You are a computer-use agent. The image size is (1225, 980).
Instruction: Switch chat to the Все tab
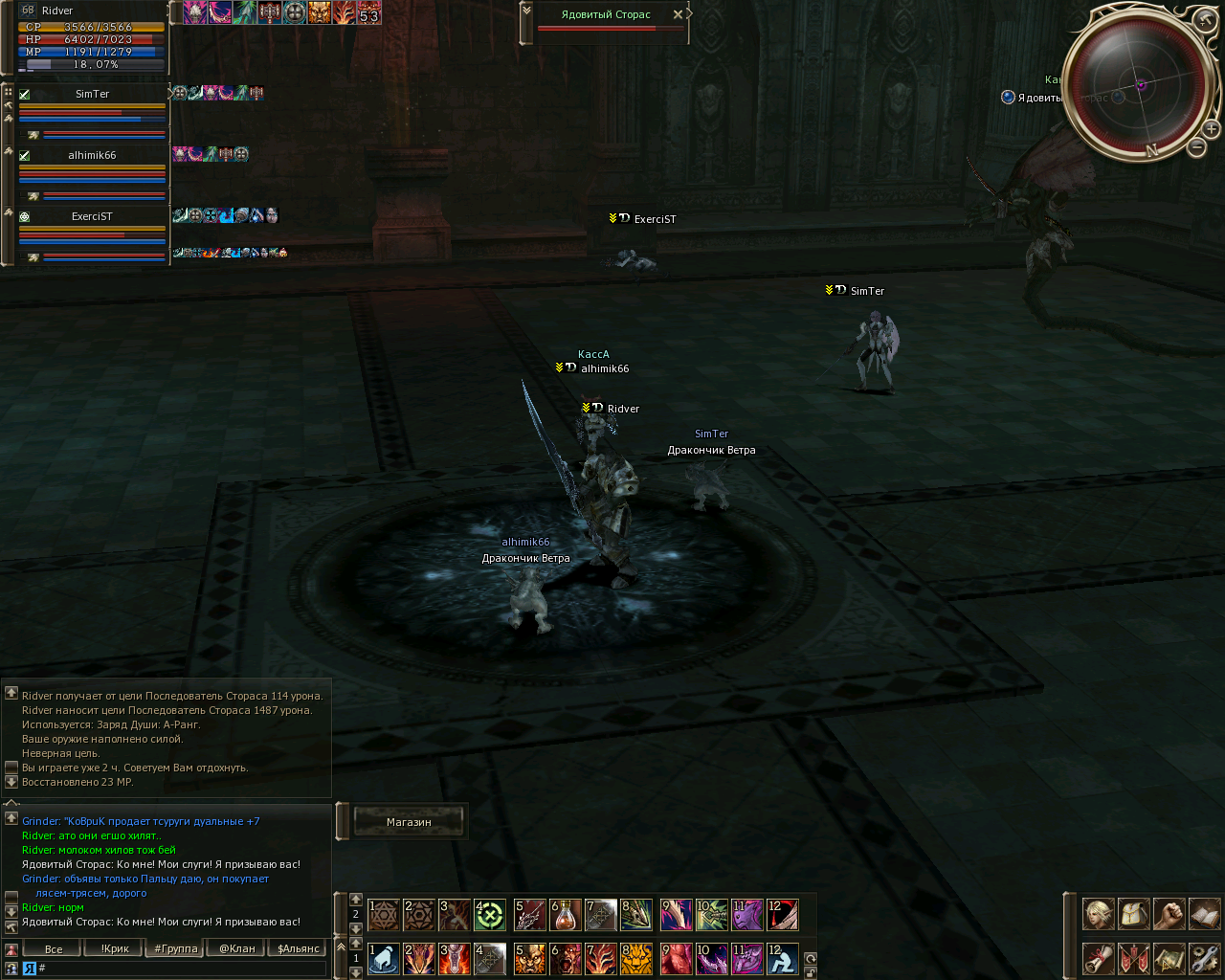click(x=54, y=949)
